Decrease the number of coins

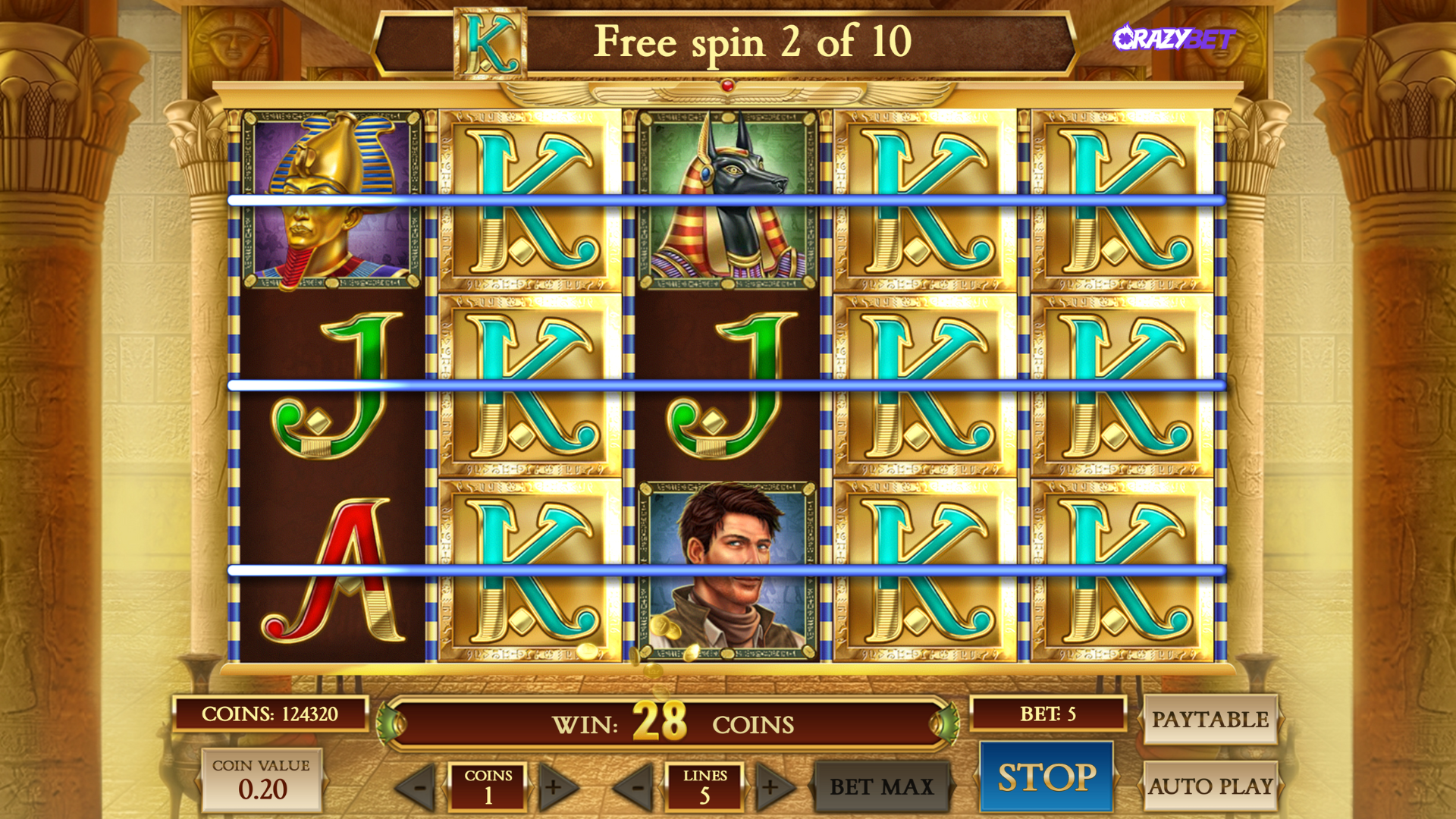tap(418, 787)
